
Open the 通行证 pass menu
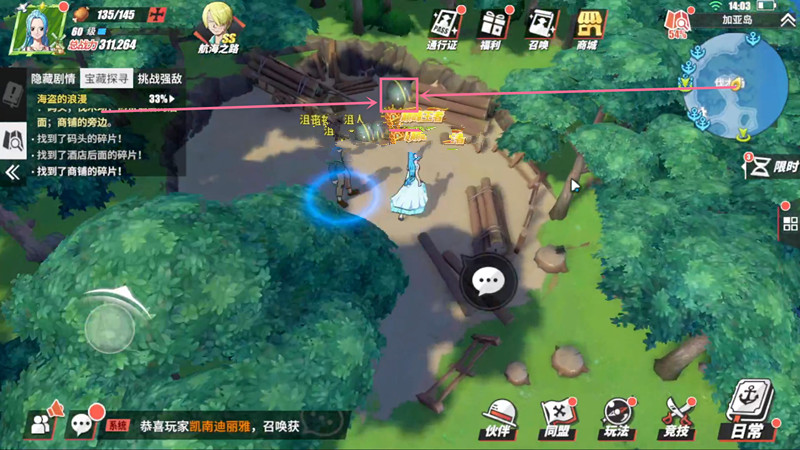coord(442,29)
